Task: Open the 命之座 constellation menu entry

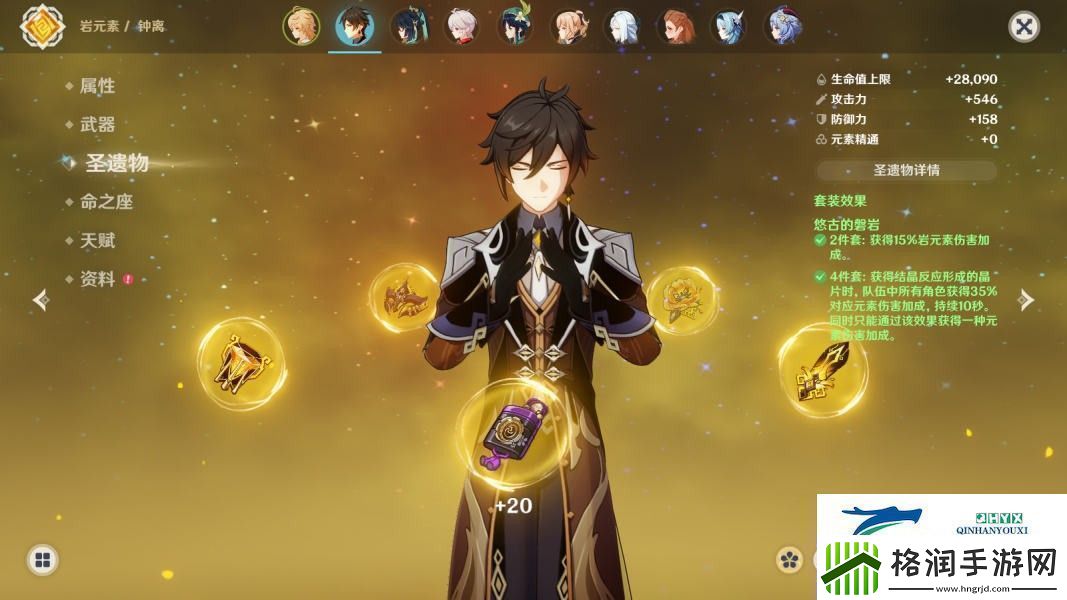Action: point(106,202)
